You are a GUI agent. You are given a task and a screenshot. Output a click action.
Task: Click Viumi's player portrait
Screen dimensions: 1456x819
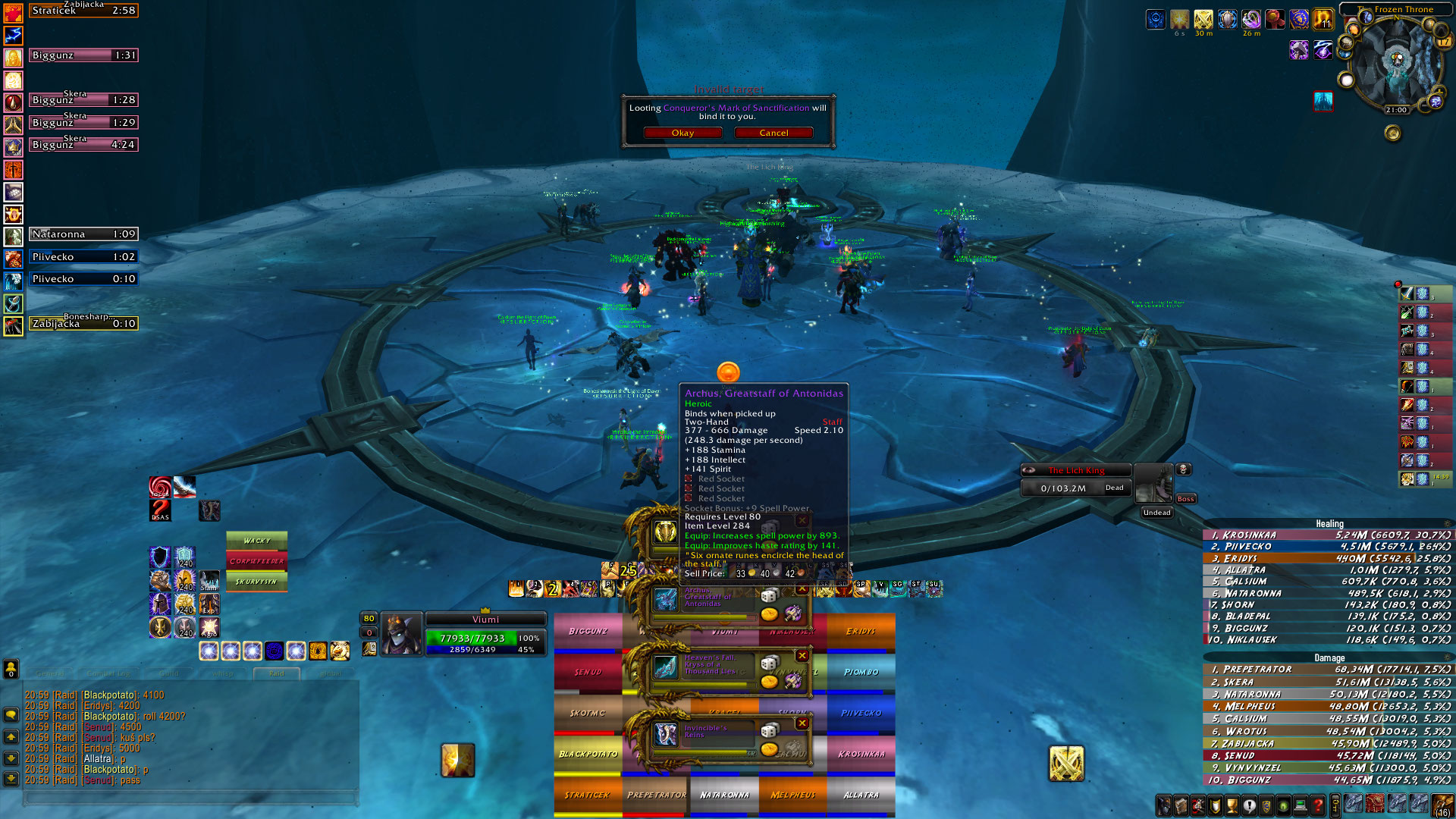tap(401, 634)
